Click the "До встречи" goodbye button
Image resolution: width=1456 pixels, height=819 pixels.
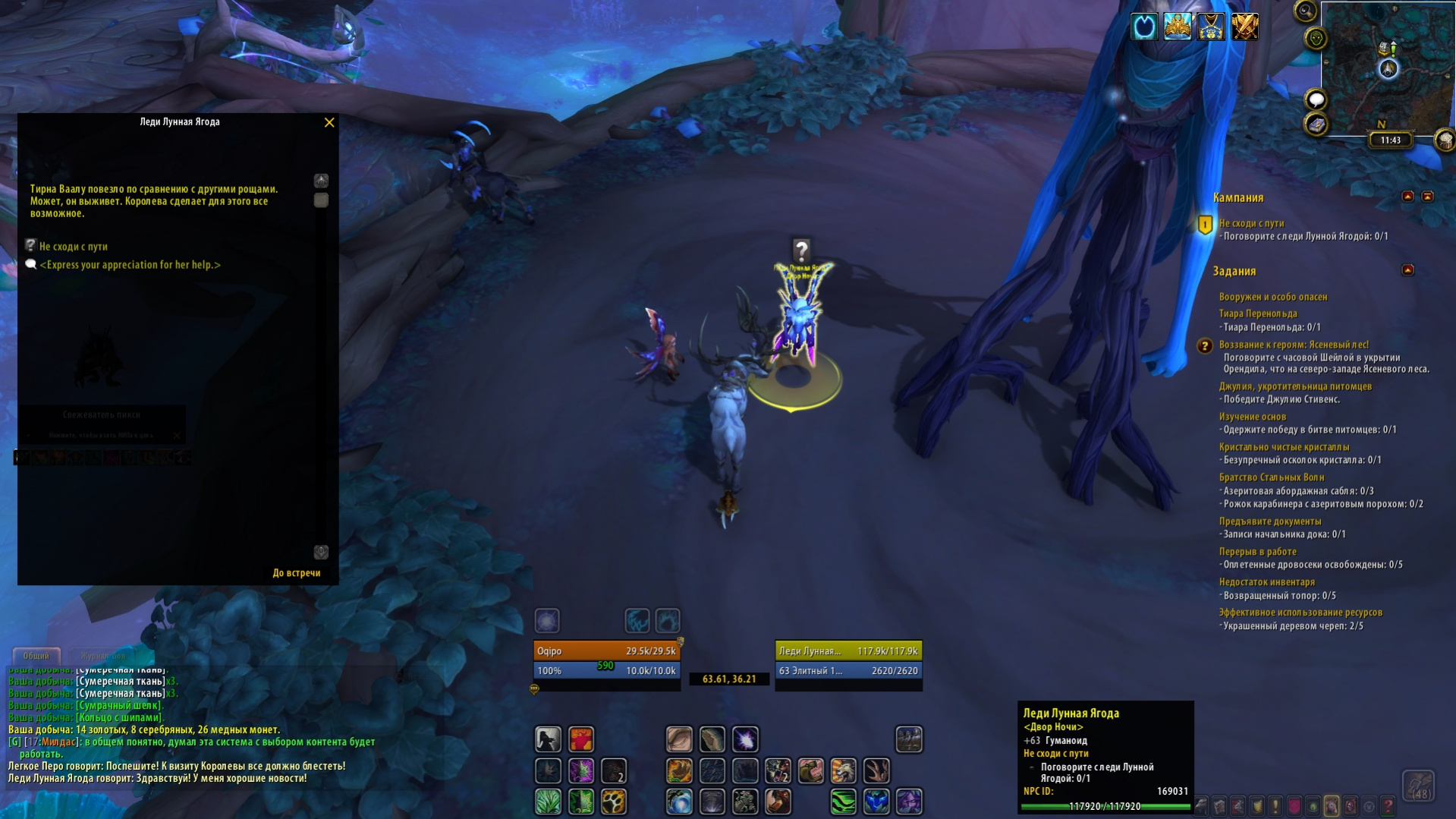[297, 573]
